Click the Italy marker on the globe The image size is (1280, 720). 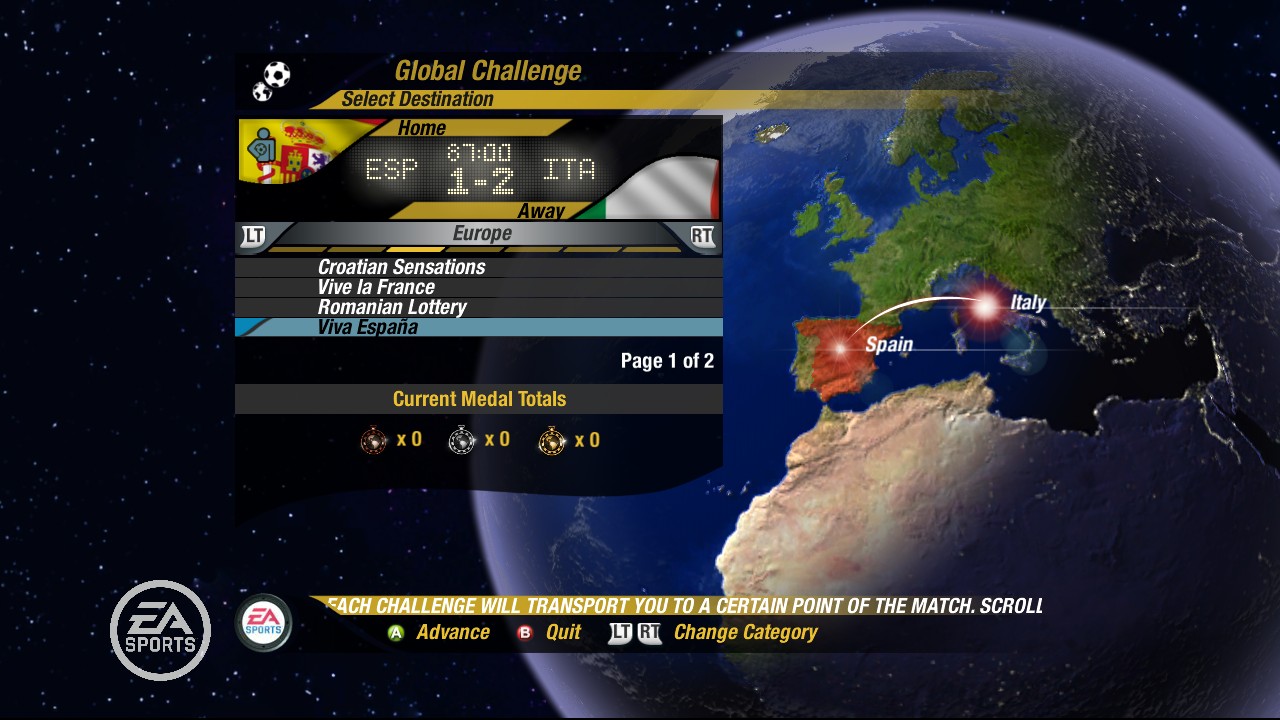point(985,306)
